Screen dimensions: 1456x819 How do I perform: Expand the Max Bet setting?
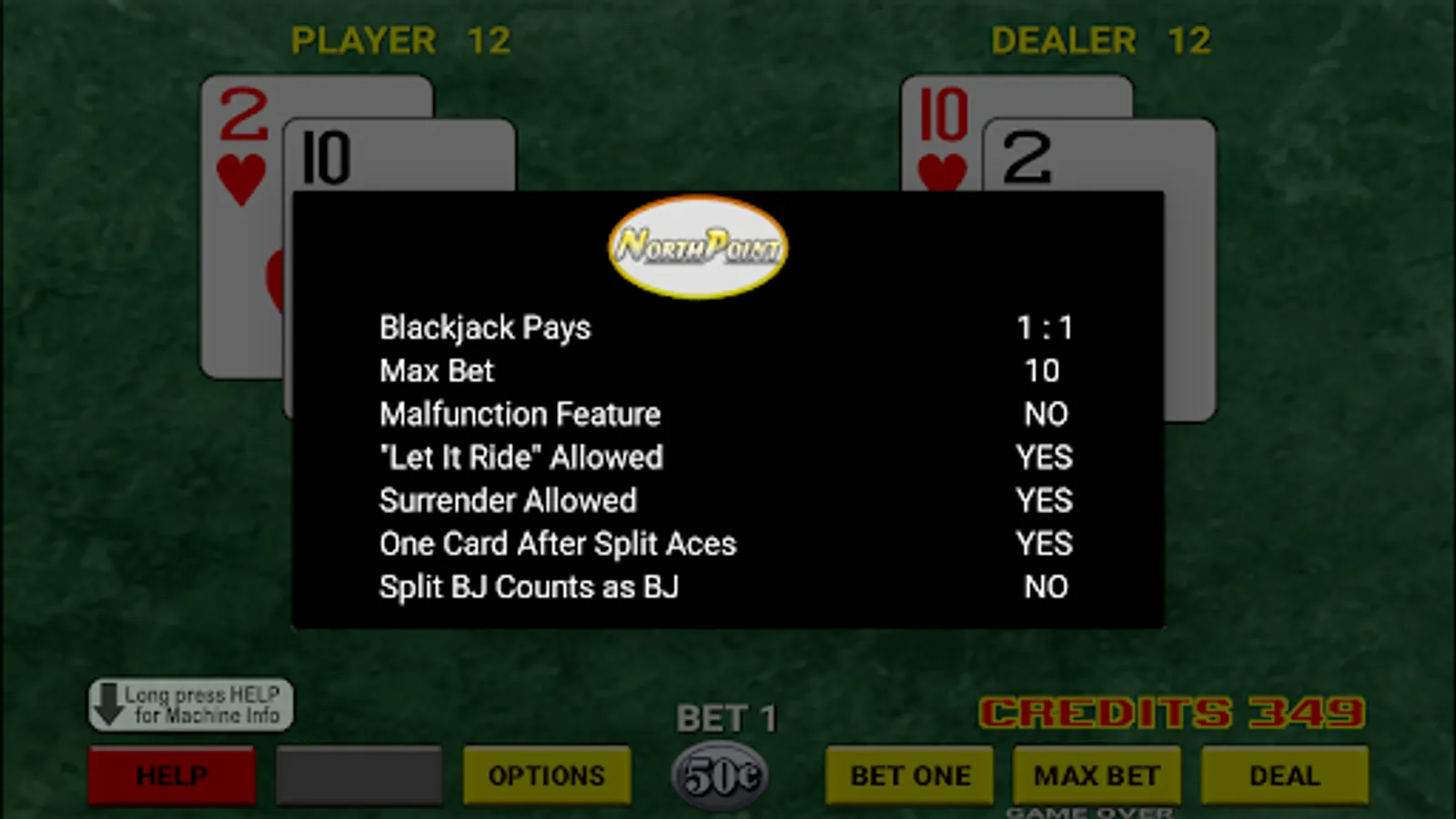[x=436, y=370]
